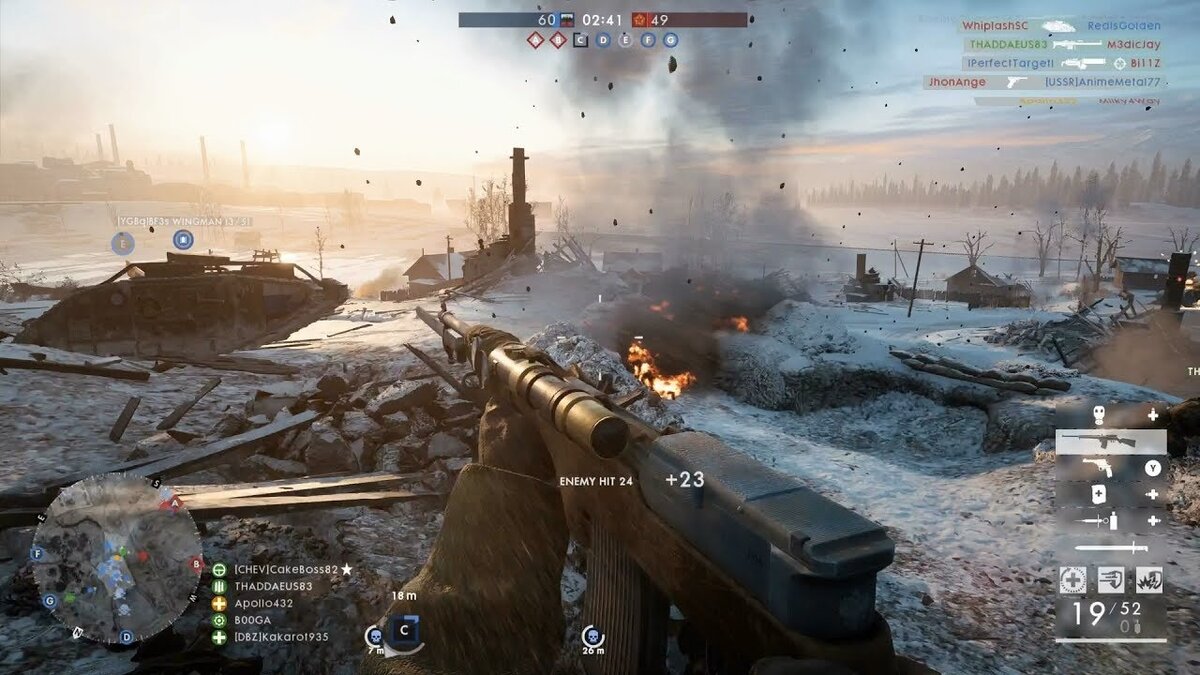This screenshot has height=675, width=1200.
Task: Click the healing cross perk icon
Action: pos(1072,579)
